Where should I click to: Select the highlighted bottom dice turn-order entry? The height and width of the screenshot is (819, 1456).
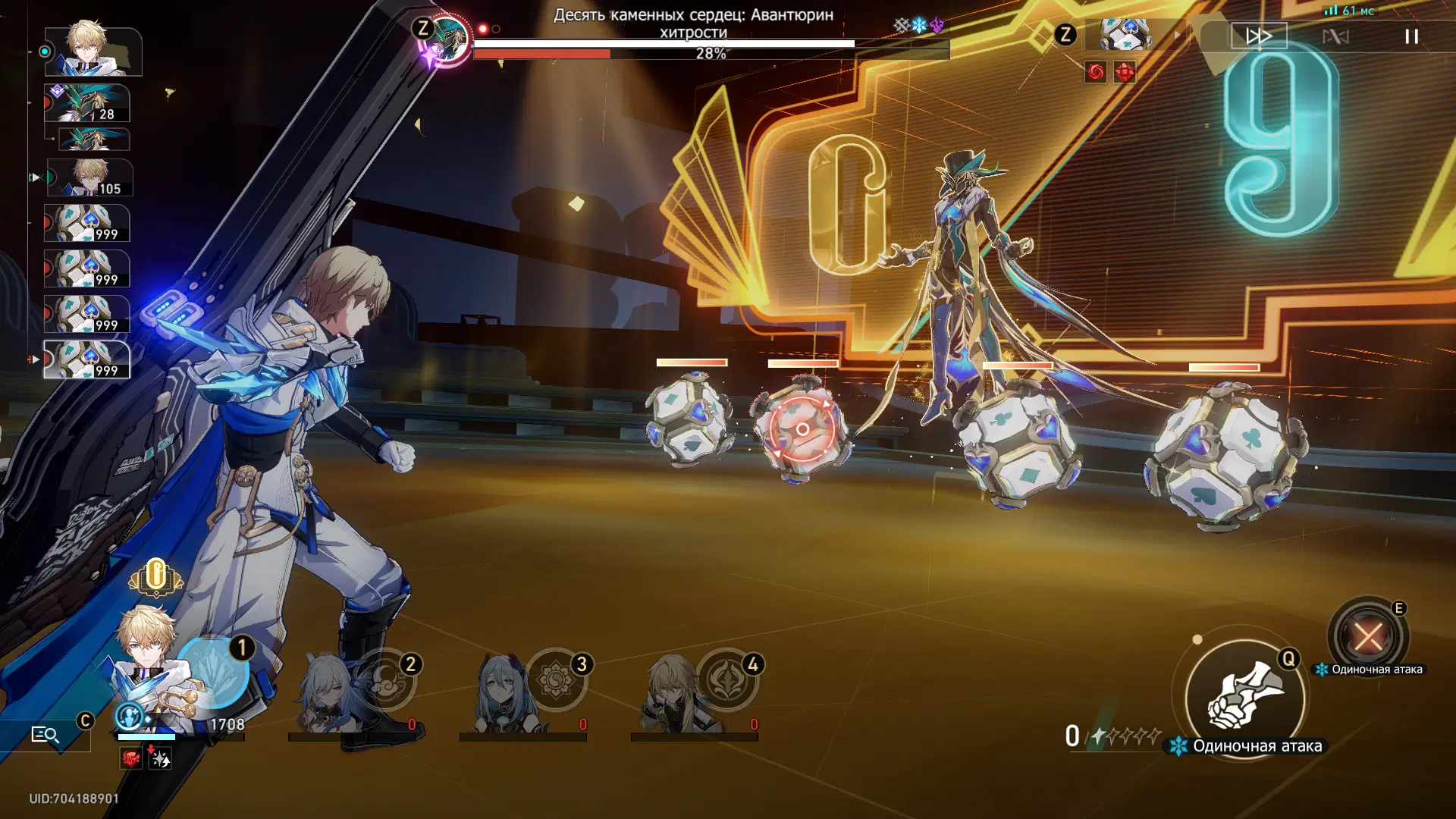click(x=87, y=359)
